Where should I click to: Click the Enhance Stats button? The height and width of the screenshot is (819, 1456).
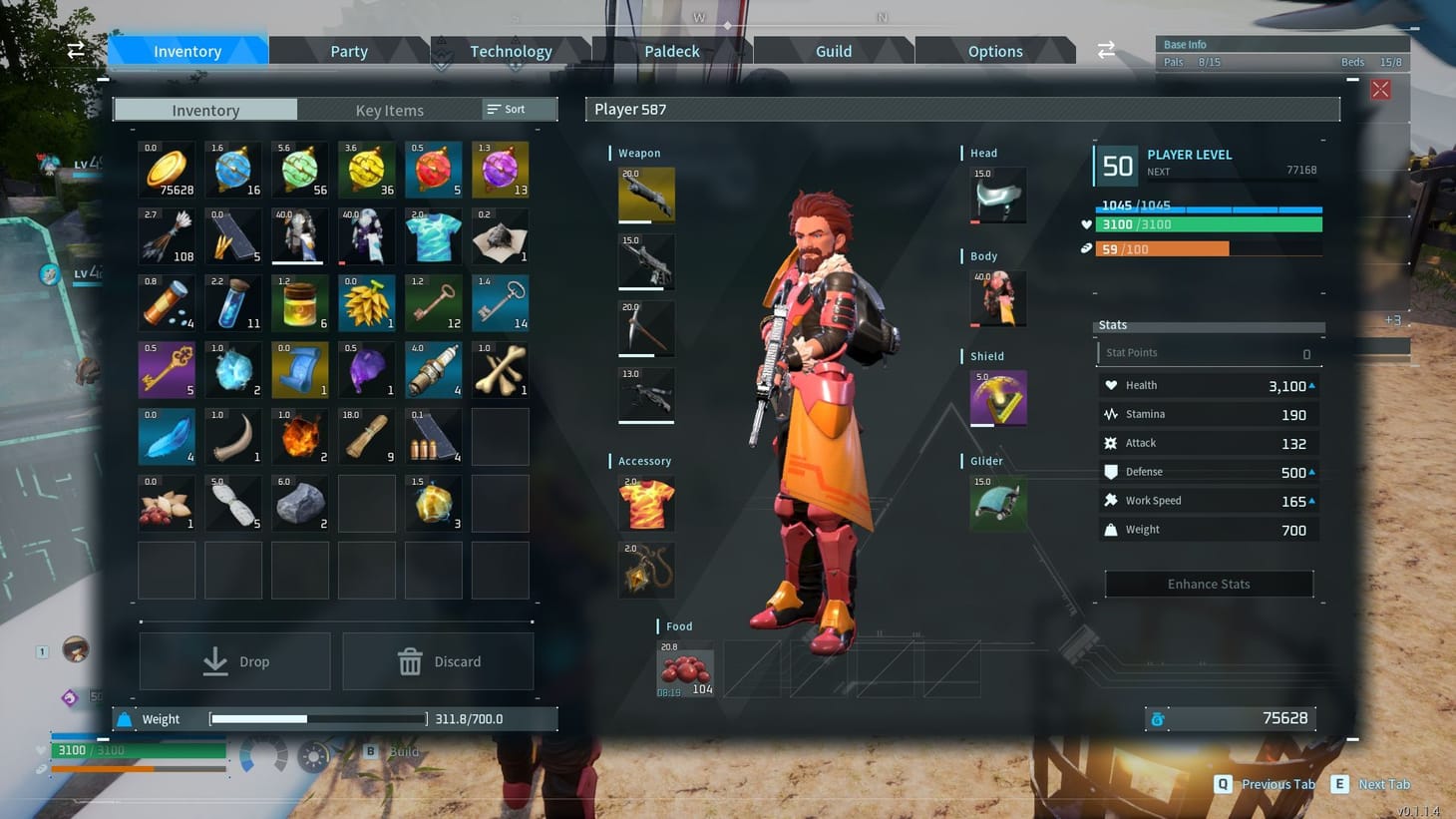click(1208, 584)
